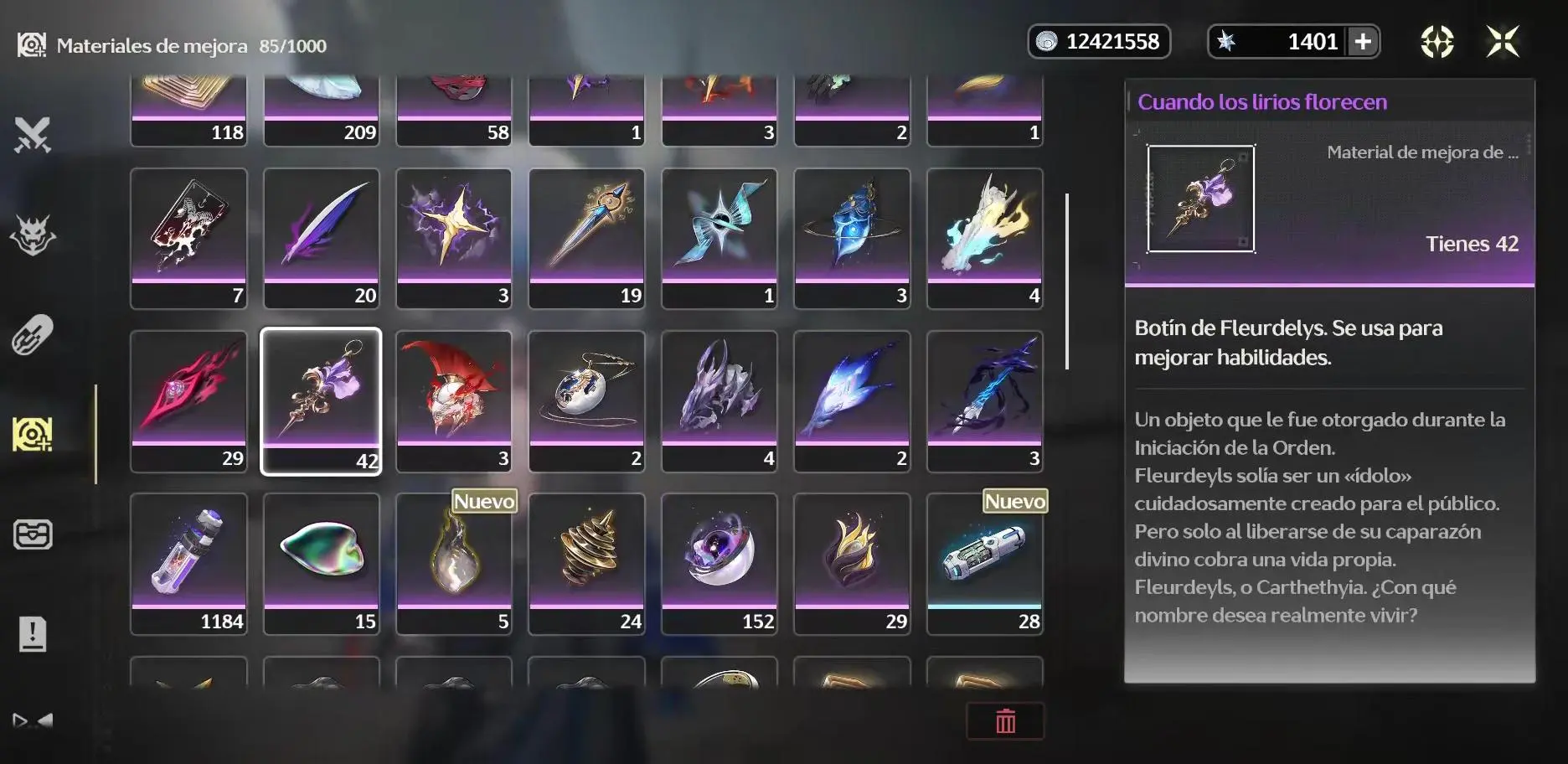Switch to the demon mask echoes tab
Viewport: 1568px width, 764px height.
(33, 235)
